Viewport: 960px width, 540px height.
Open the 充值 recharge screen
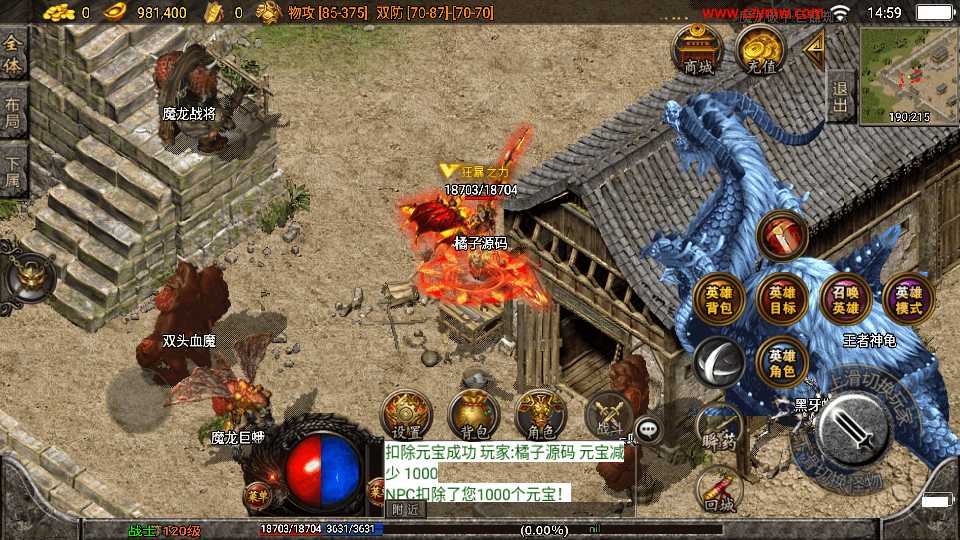point(762,50)
